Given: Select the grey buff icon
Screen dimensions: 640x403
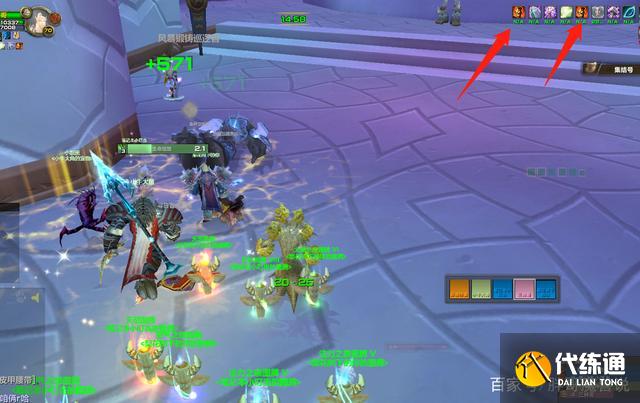Looking at the screenshot, I should (x=597, y=12).
